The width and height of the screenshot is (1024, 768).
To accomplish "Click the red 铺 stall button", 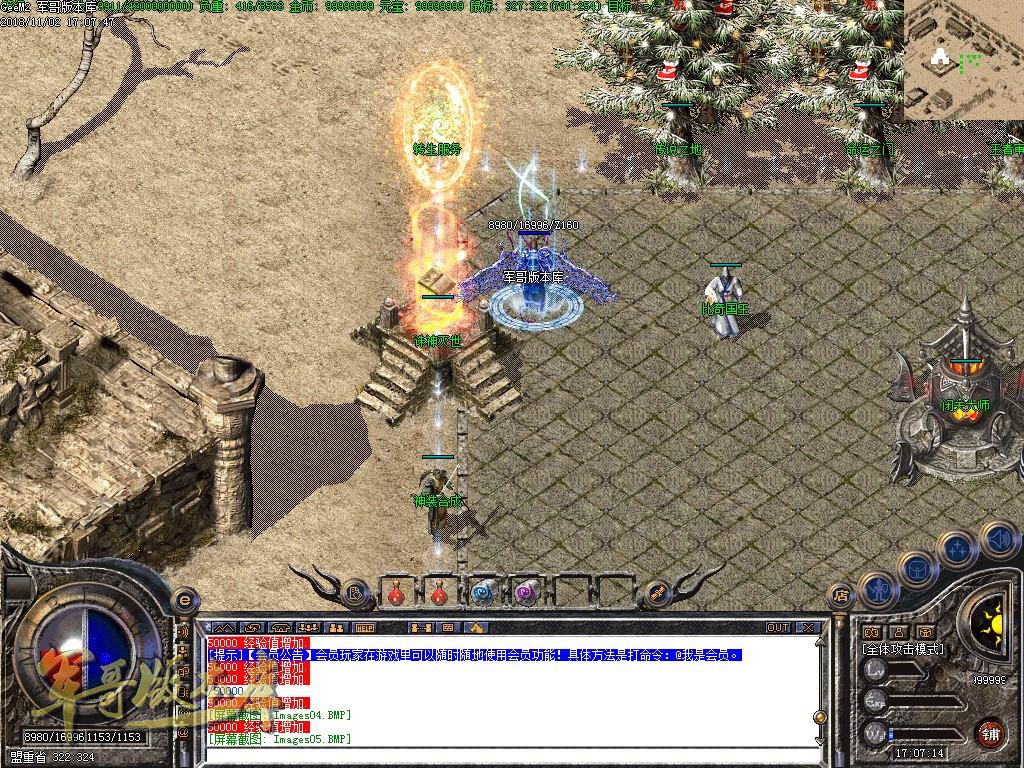I will click(991, 733).
